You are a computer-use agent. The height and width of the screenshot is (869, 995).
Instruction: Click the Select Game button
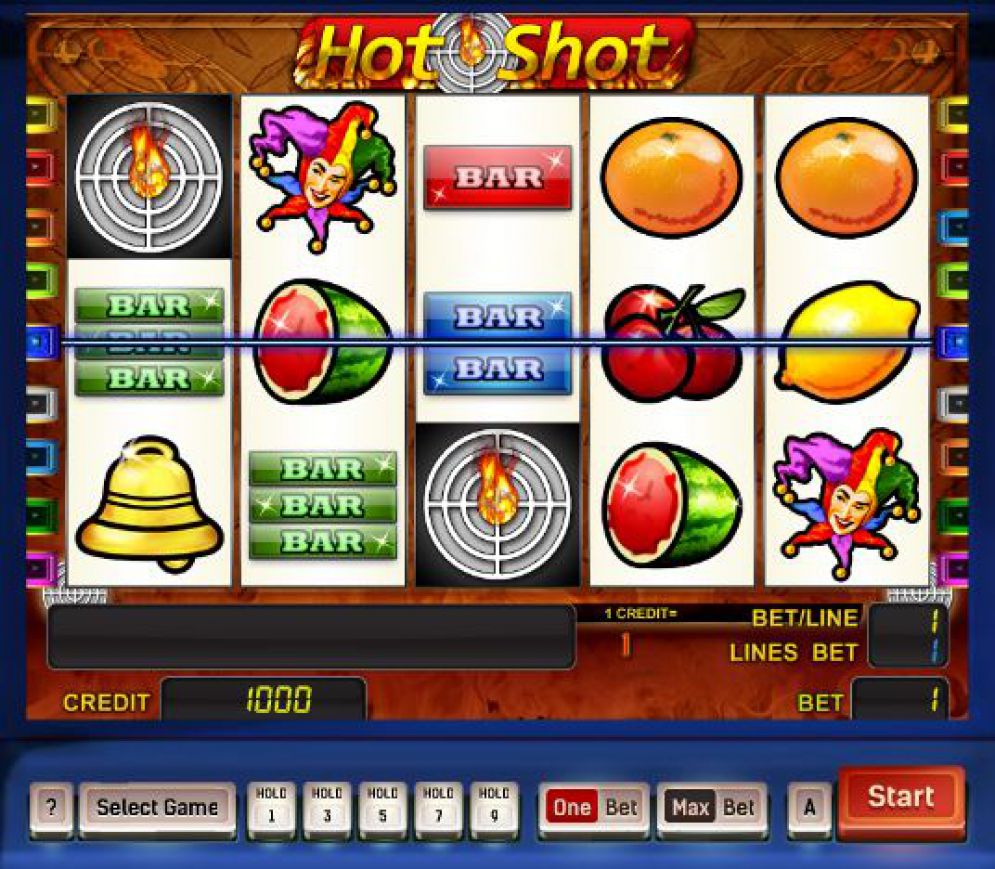tap(157, 807)
